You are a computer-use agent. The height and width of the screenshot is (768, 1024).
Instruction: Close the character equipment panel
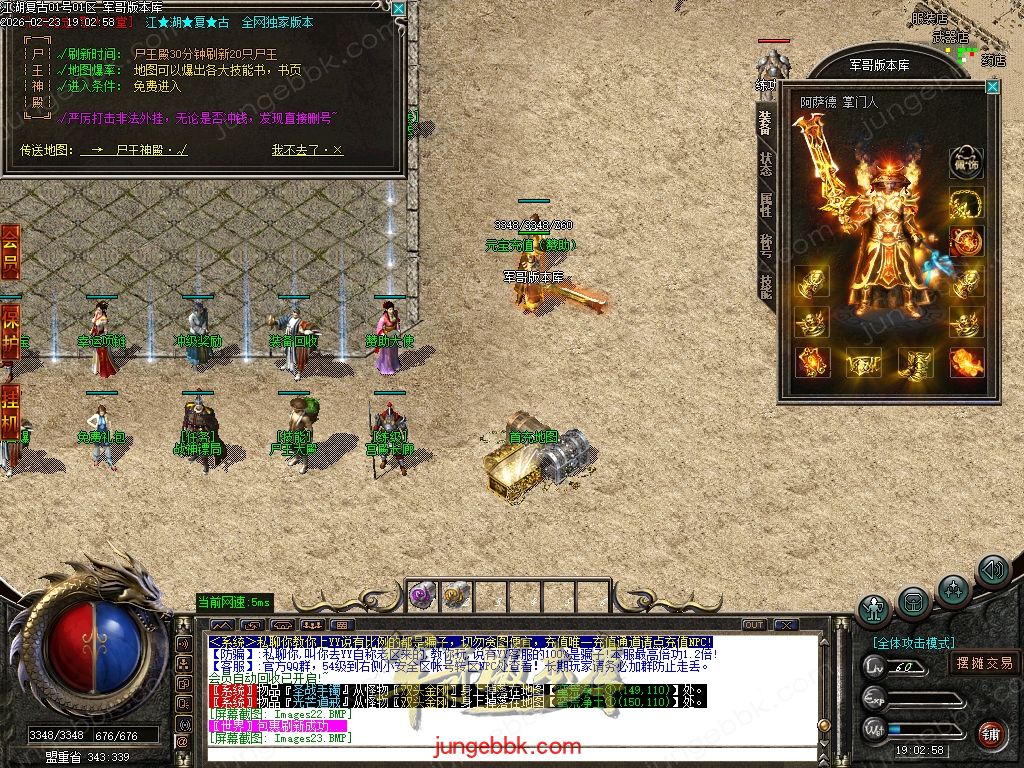coord(992,87)
